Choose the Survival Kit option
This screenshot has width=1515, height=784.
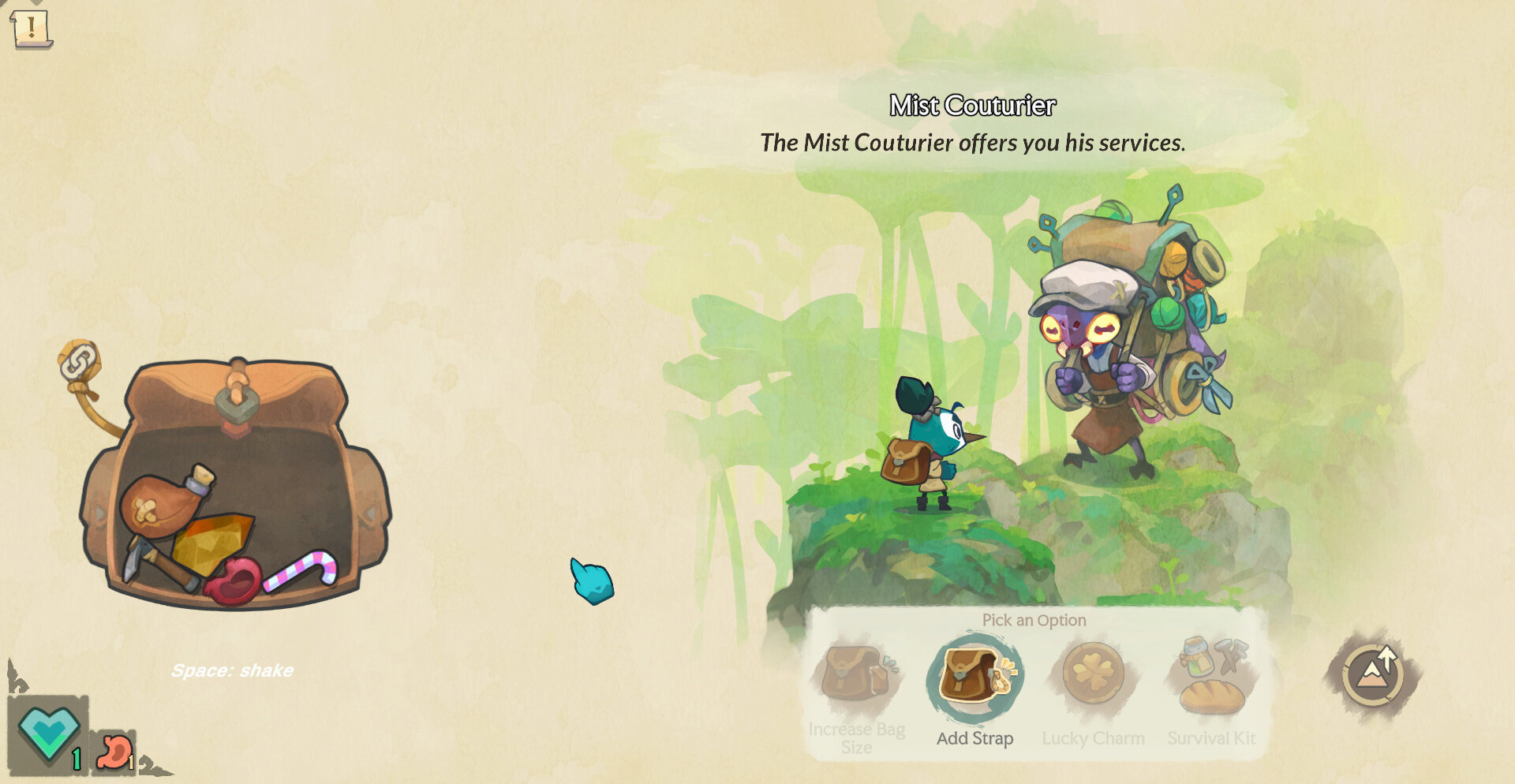click(1212, 677)
